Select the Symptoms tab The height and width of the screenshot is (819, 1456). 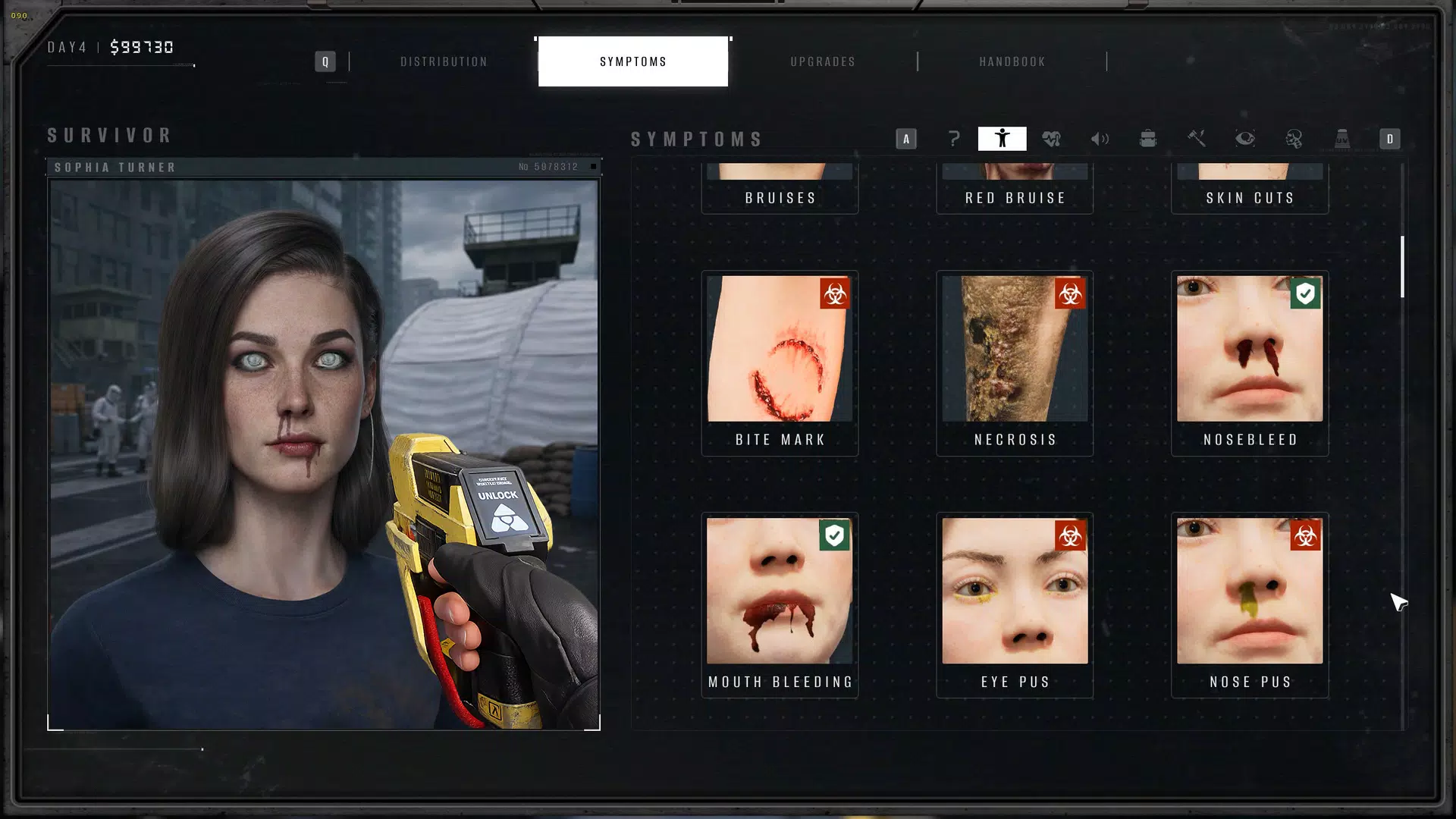click(x=633, y=61)
